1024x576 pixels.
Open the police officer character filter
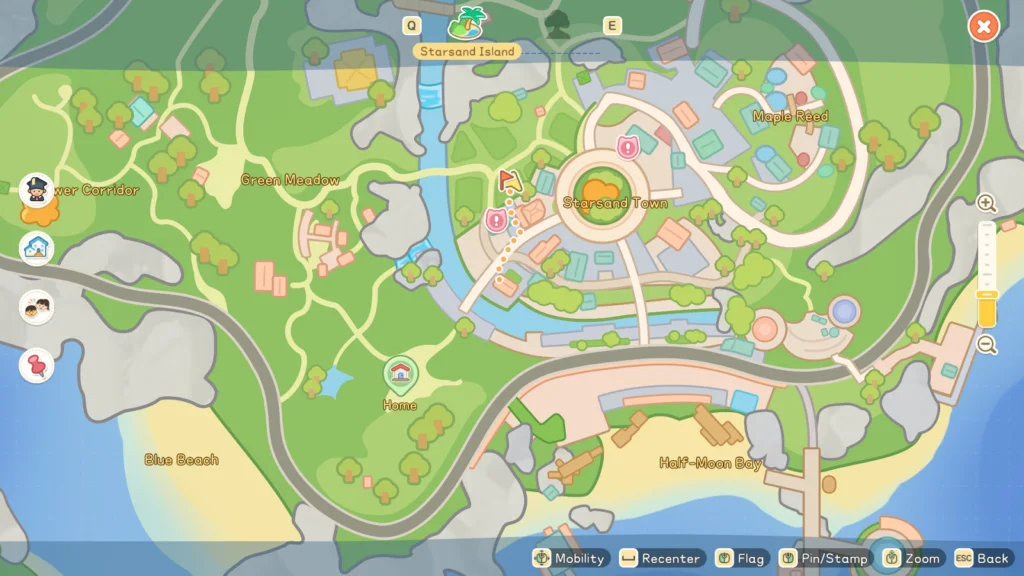tap(37, 189)
